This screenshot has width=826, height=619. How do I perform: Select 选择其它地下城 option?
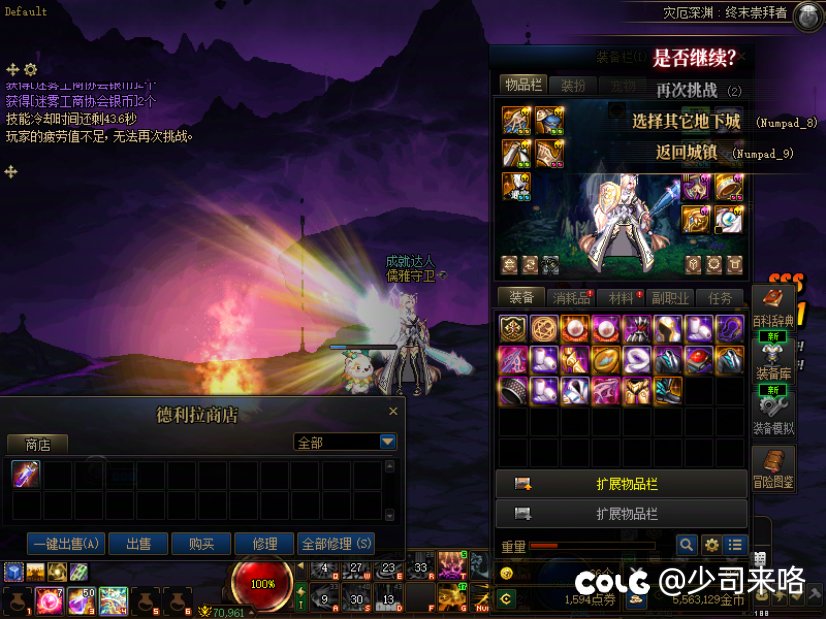pyautogui.click(x=687, y=122)
